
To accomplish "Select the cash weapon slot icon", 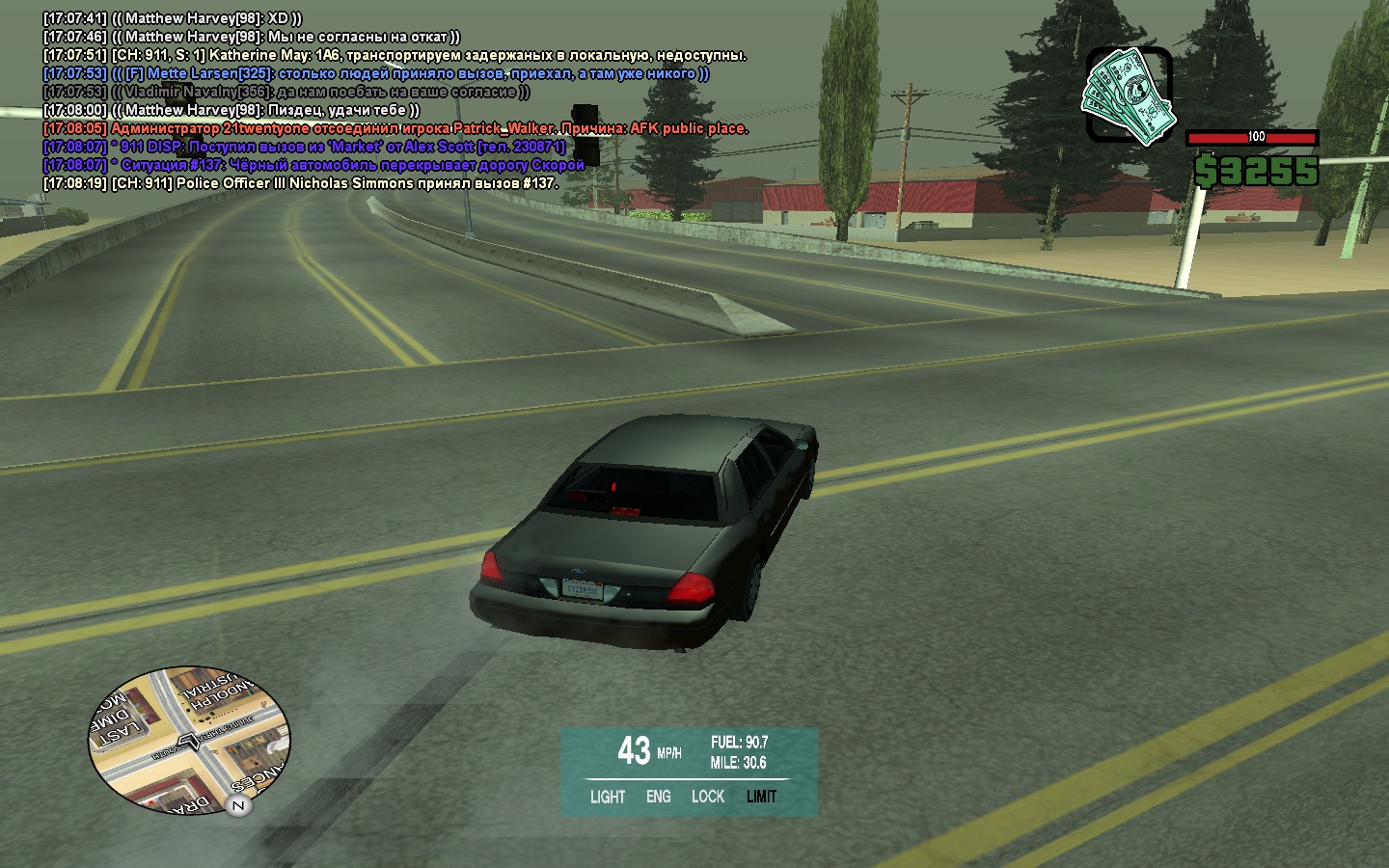I will tap(1129, 95).
